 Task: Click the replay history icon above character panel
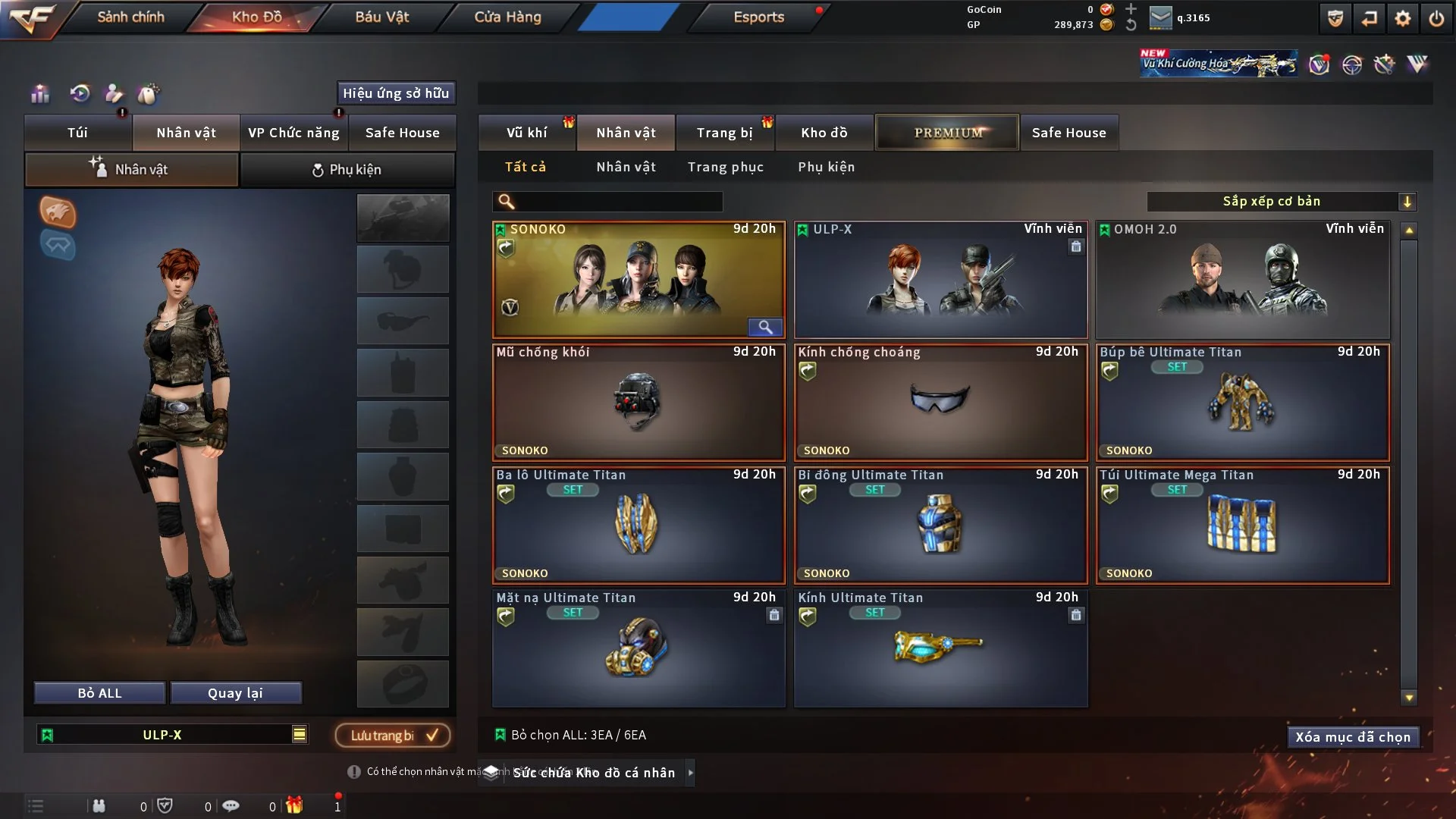[79, 94]
